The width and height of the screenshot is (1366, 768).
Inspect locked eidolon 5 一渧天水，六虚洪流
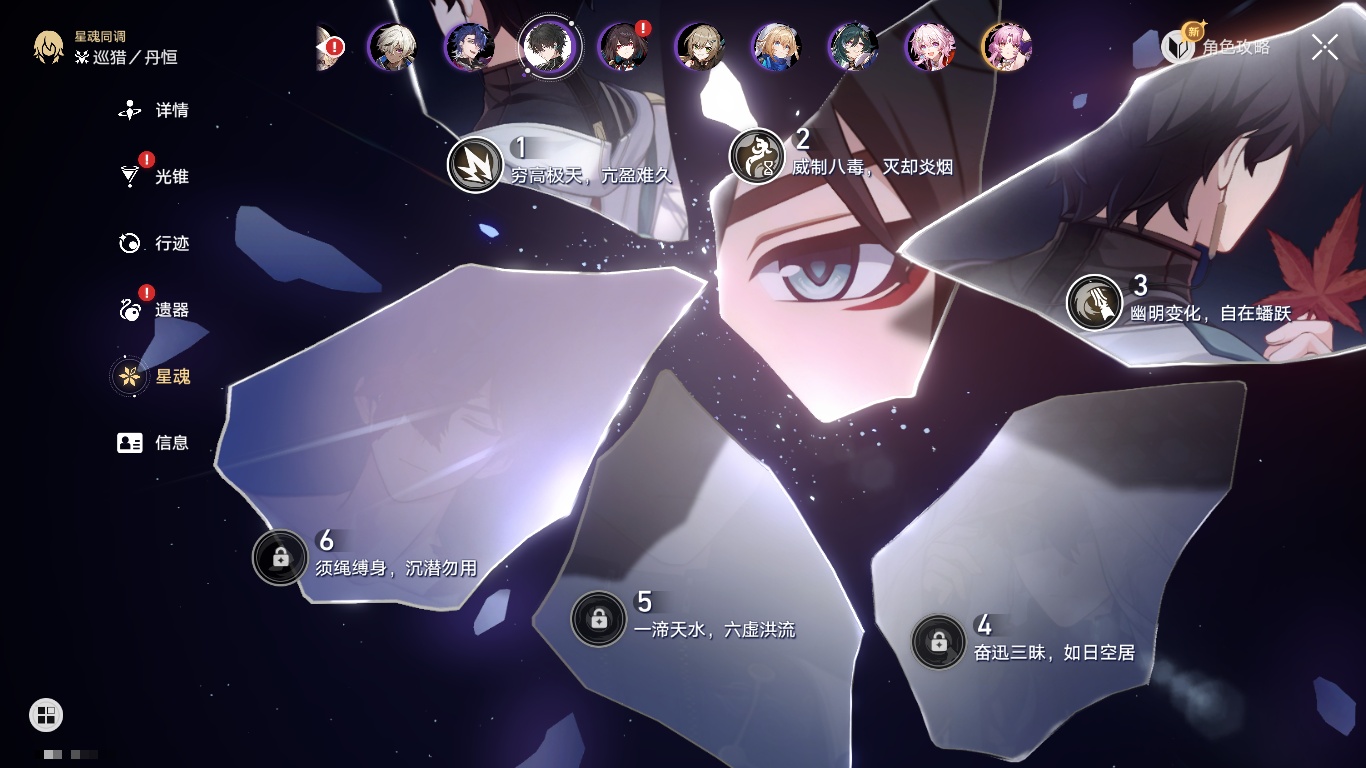[598, 619]
